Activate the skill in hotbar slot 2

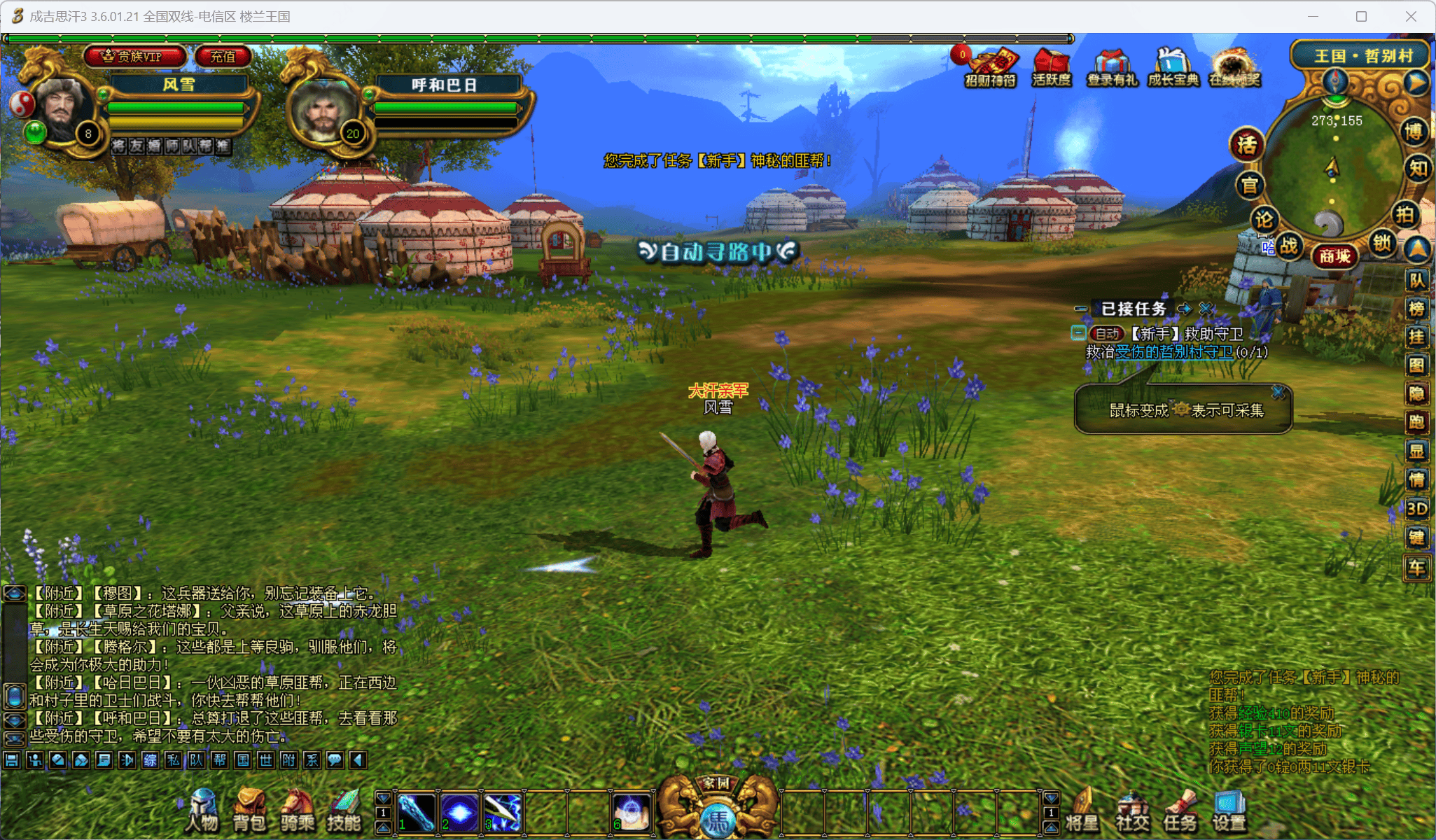point(459,813)
